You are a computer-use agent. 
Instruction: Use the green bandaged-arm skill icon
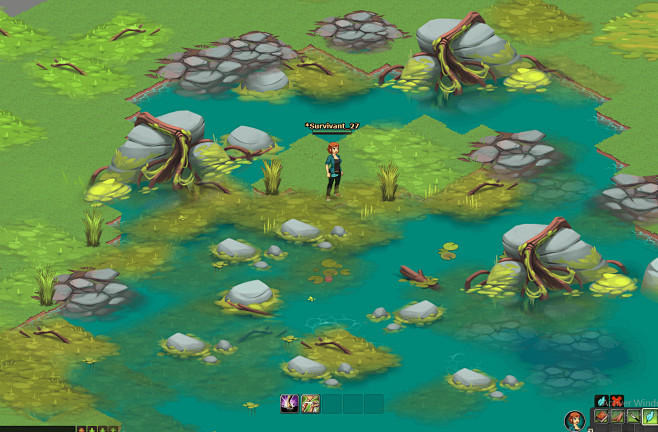[x=310, y=402]
